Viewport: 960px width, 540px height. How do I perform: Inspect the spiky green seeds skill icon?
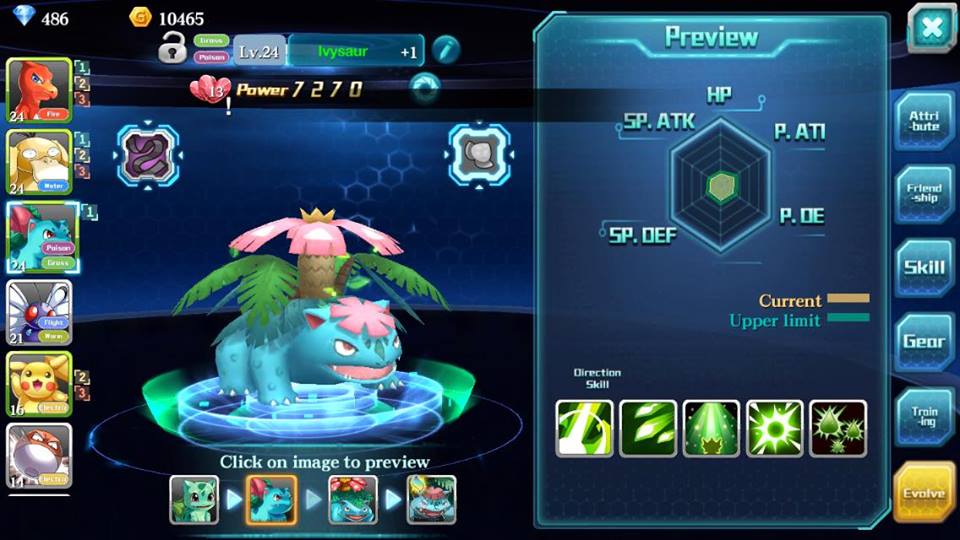[837, 428]
